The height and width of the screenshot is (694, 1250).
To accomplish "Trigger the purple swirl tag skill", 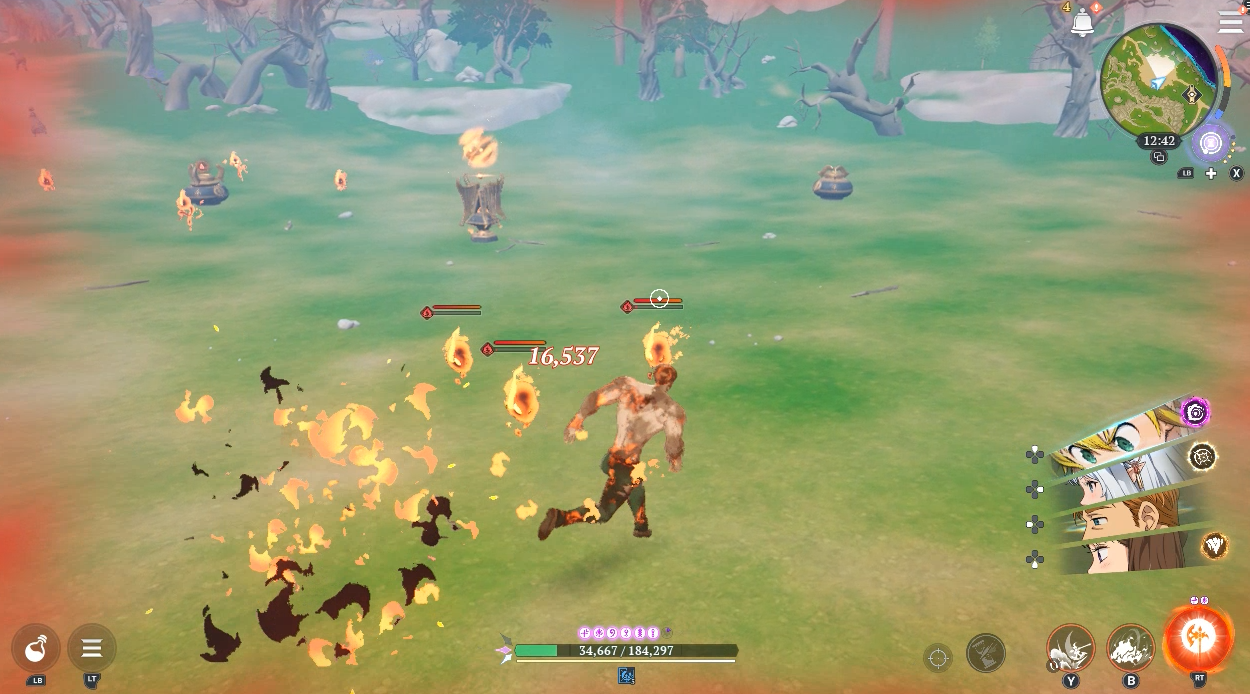I will 1195,411.
